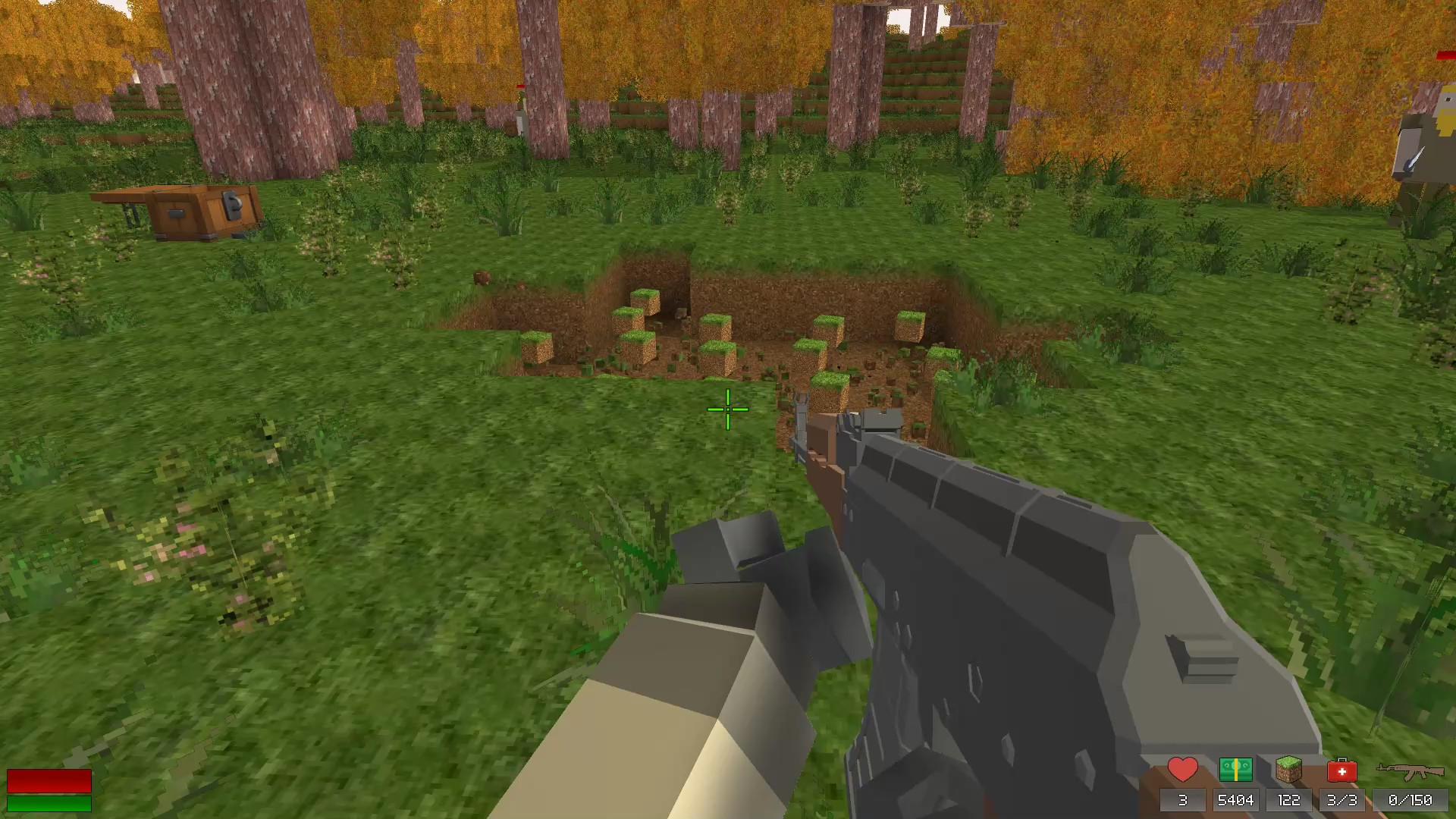Click the green money stack icon

coord(1236,770)
